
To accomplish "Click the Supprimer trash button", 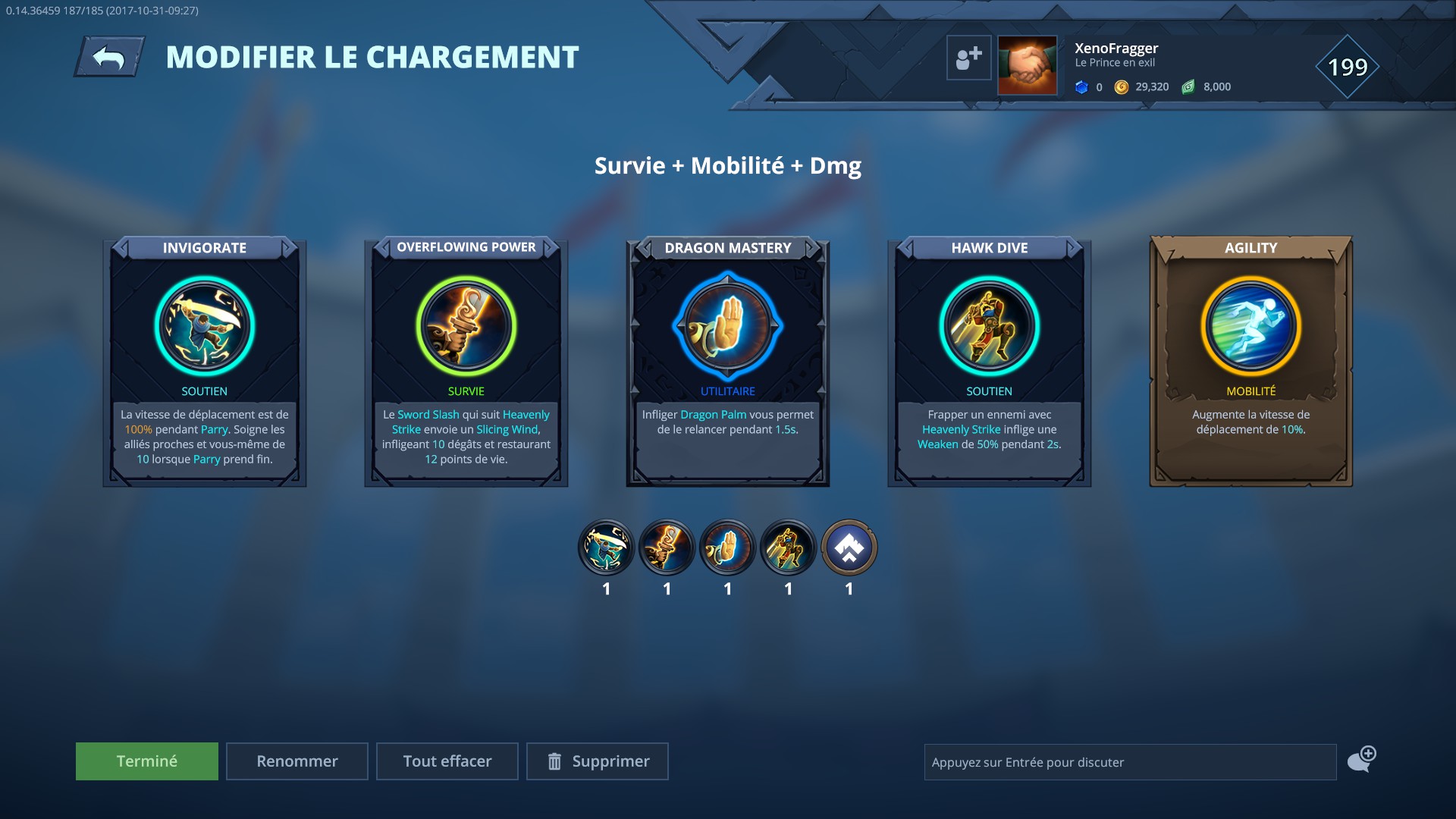I will pyautogui.click(x=597, y=761).
